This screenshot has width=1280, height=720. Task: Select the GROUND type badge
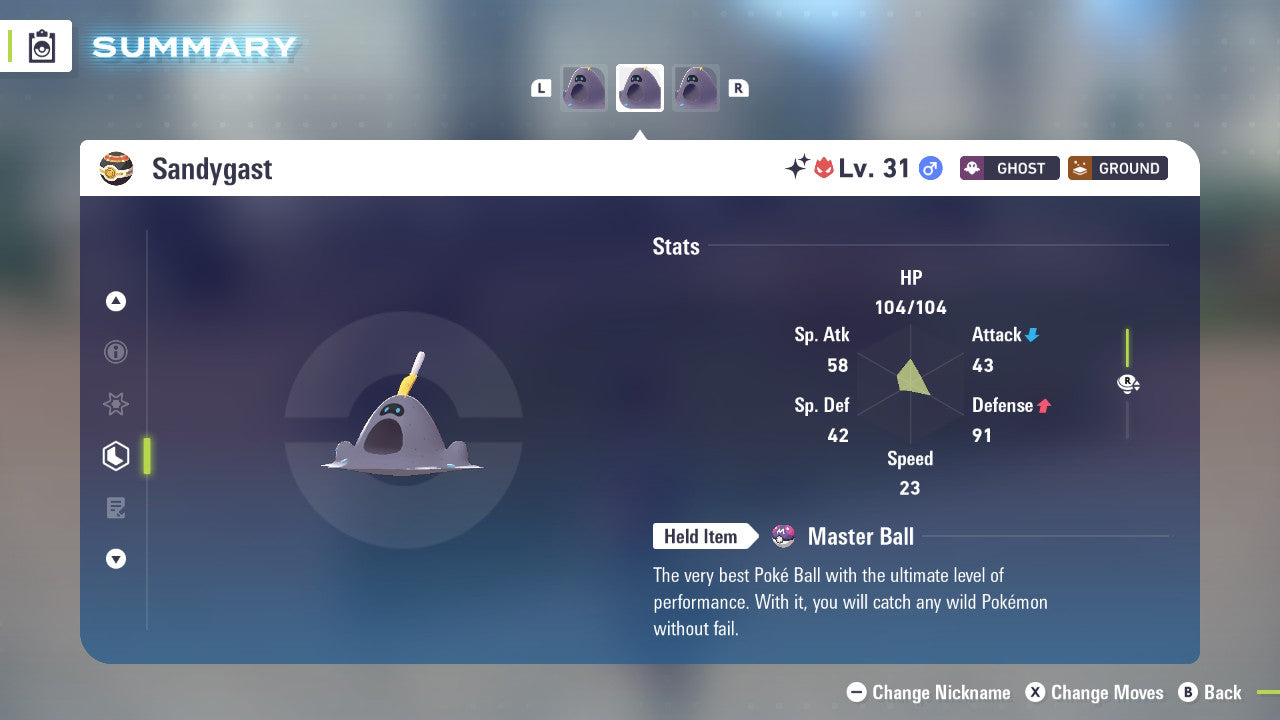[1117, 168]
